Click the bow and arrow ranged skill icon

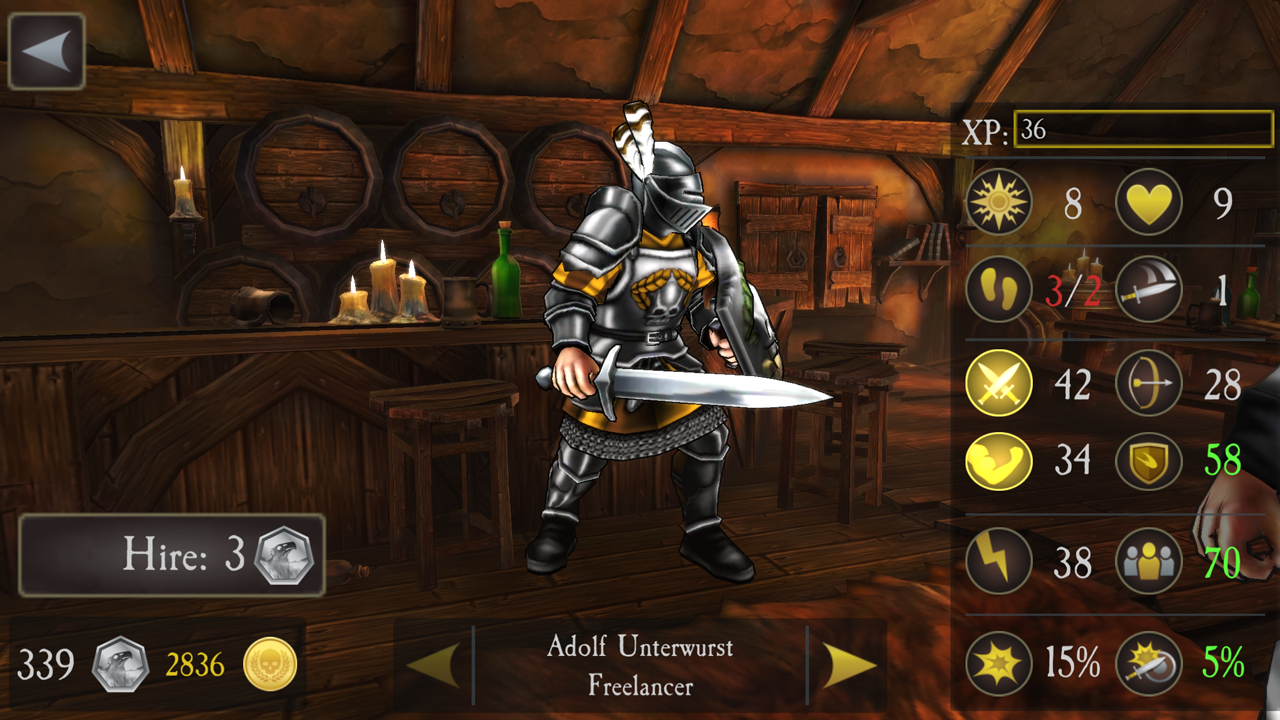click(1148, 383)
